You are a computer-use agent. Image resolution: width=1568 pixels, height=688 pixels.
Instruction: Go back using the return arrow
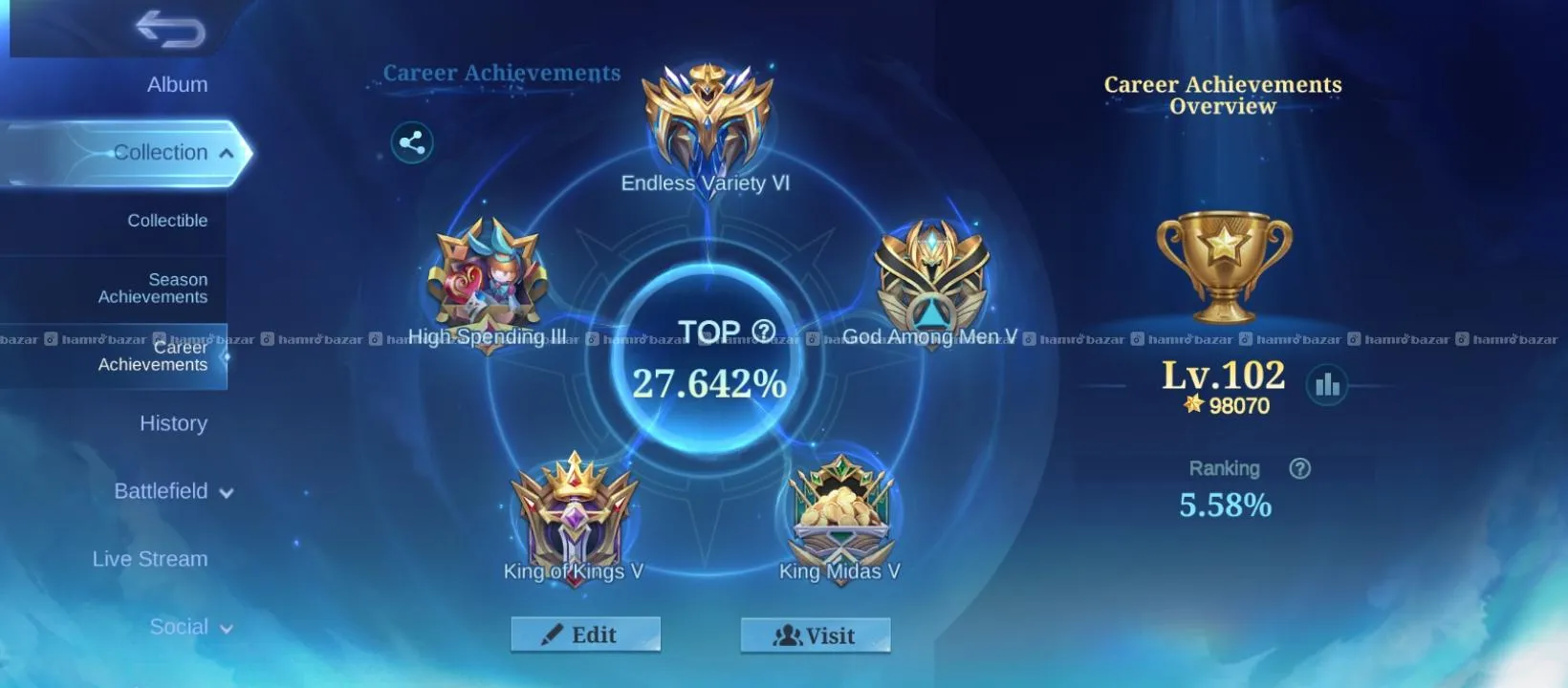tap(170, 29)
